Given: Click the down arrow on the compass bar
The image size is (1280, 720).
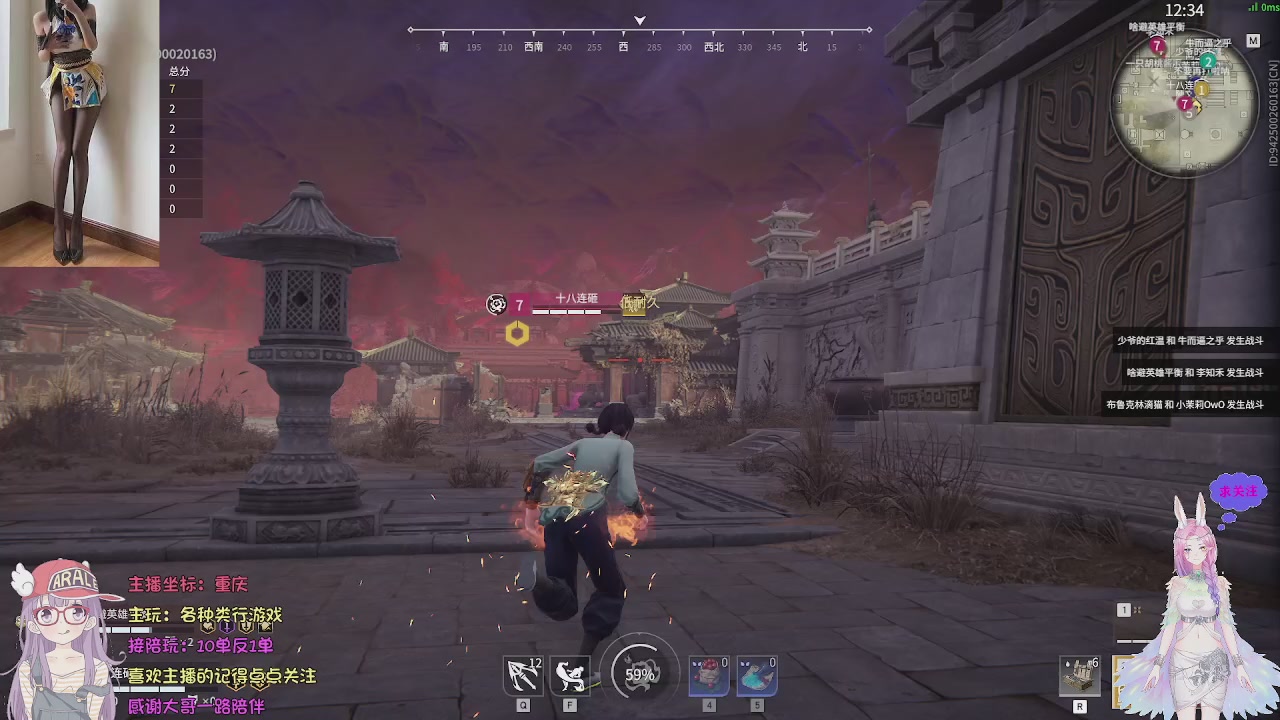Looking at the screenshot, I should pyautogui.click(x=639, y=20).
